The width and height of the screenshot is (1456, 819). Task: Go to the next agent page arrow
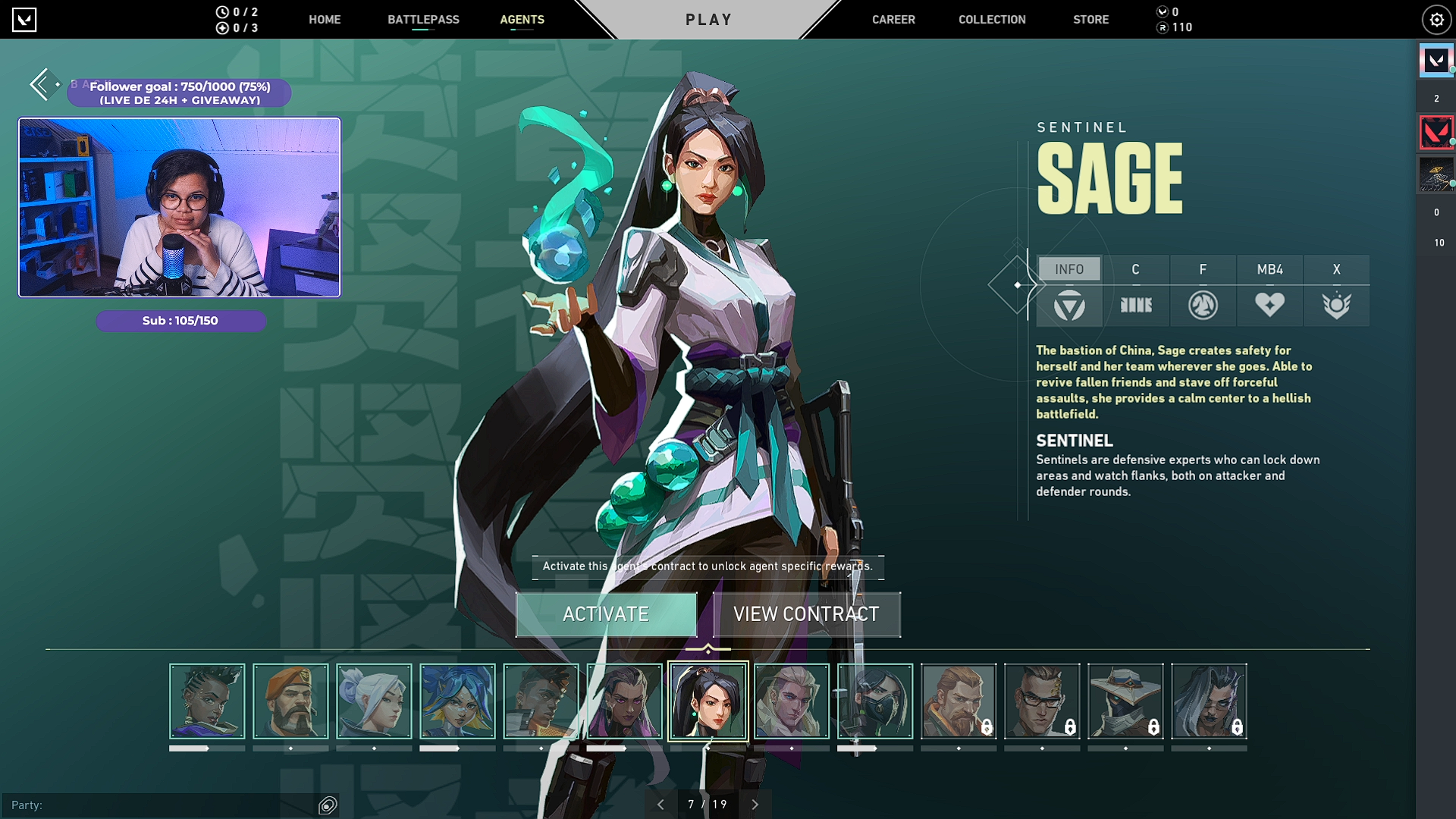pyautogui.click(x=755, y=805)
